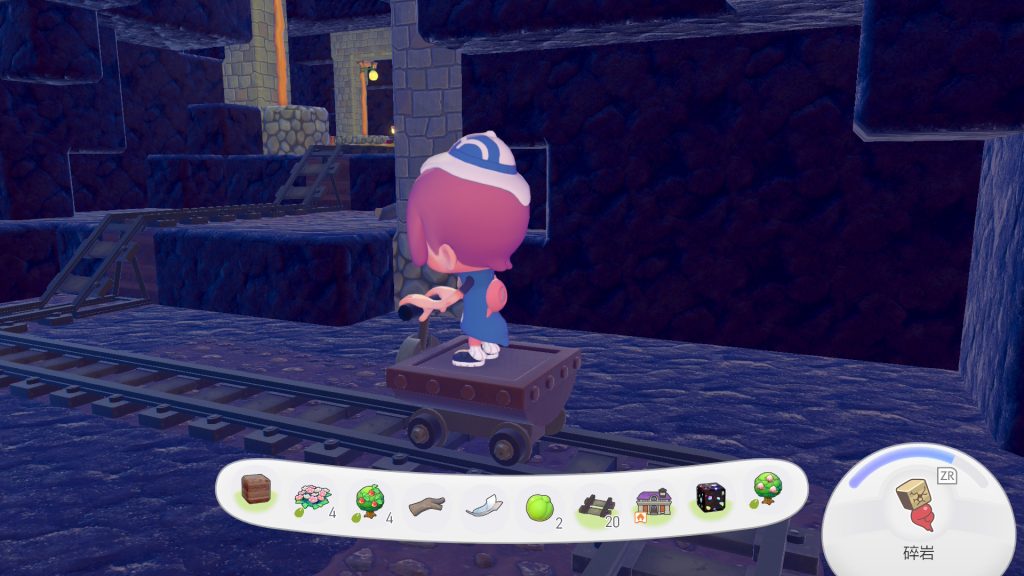Activate the 碎岩 rock smash ability

click(914, 505)
